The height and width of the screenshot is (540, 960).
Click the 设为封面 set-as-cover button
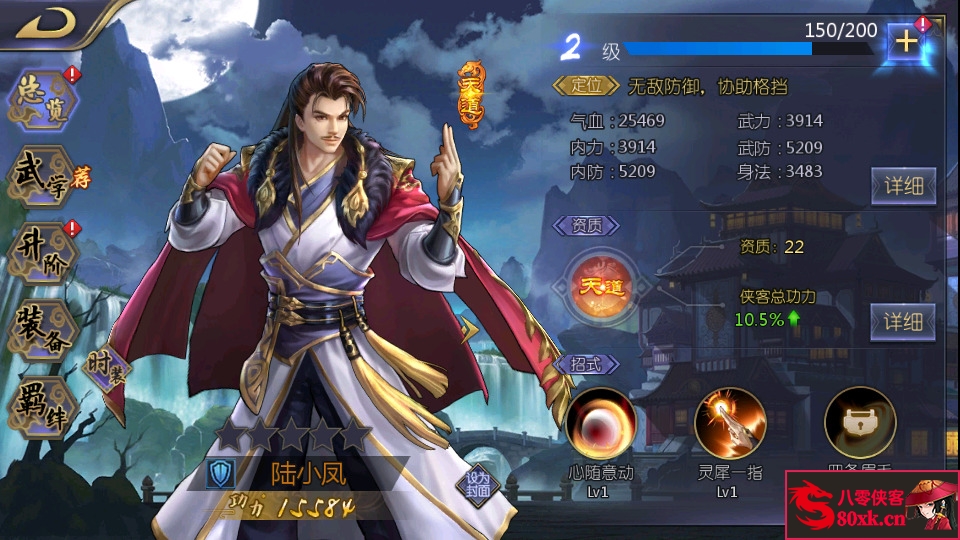479,484
